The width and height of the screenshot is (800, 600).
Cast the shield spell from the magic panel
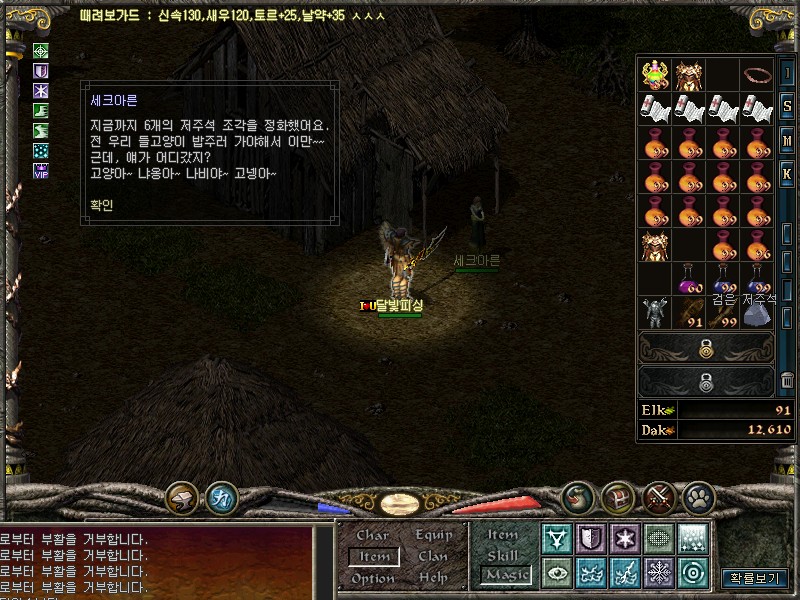[590, 539]
